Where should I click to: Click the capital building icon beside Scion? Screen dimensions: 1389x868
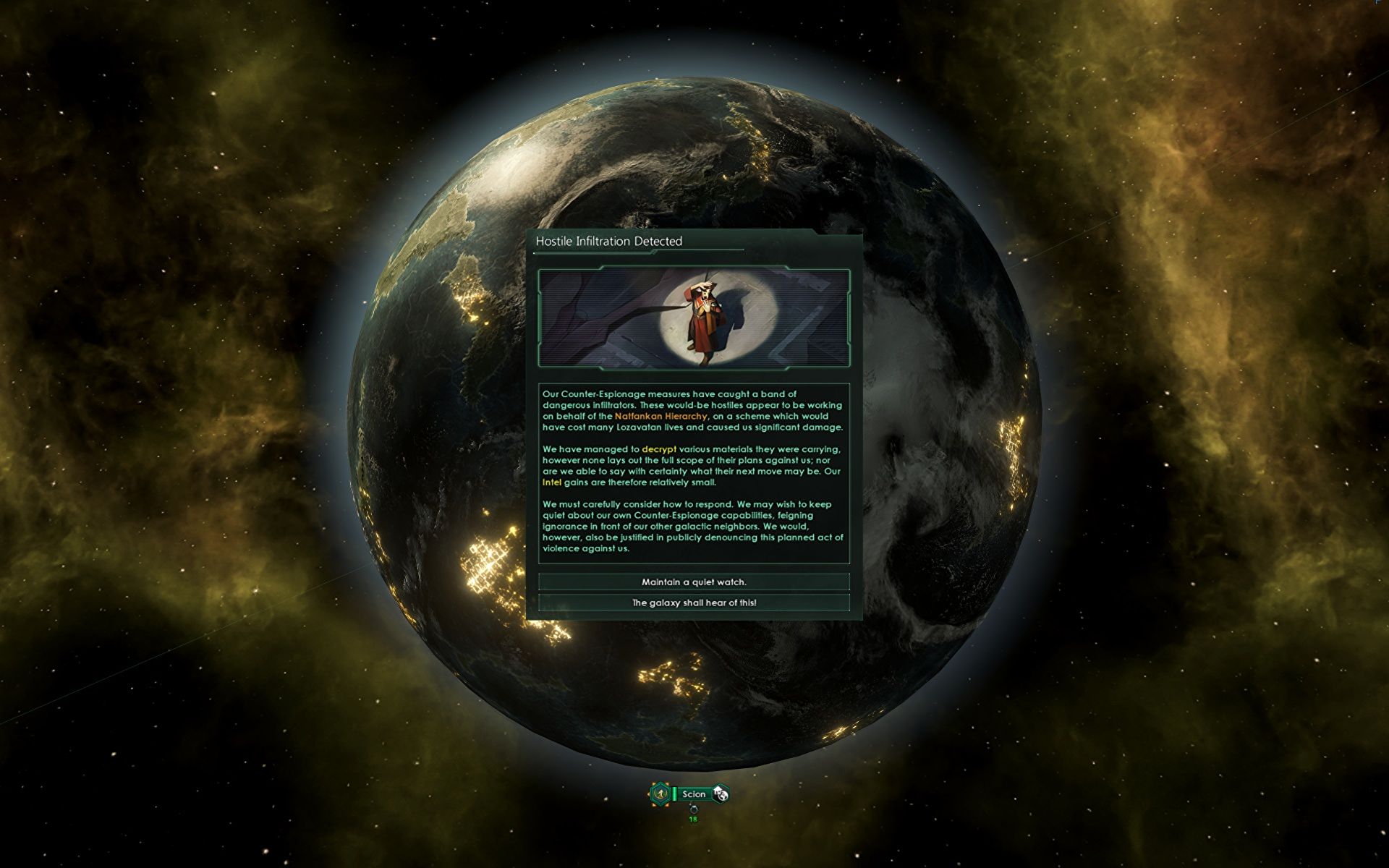coord(717,790)
